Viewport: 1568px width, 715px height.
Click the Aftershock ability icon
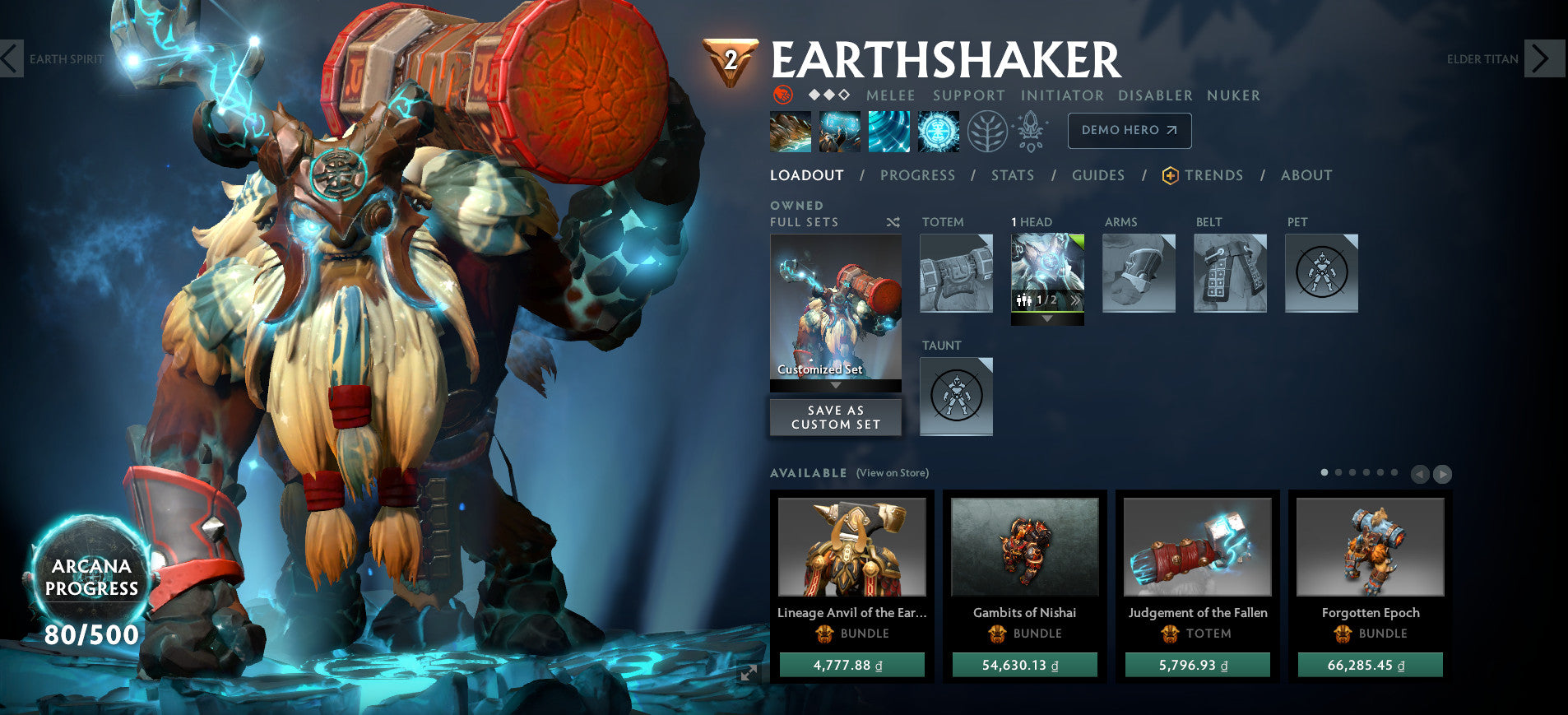point(889,131)
